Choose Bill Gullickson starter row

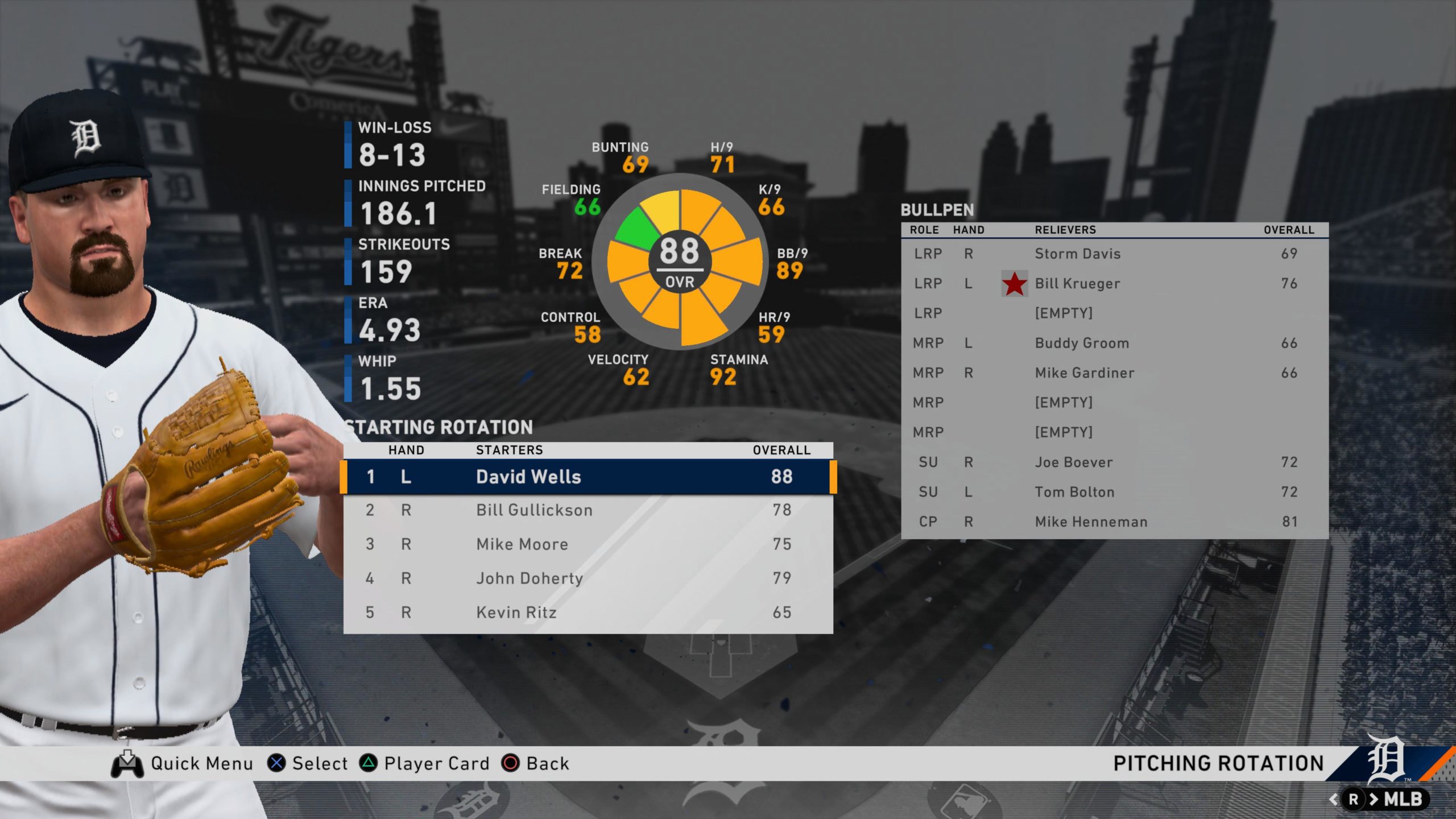[588, 510]
